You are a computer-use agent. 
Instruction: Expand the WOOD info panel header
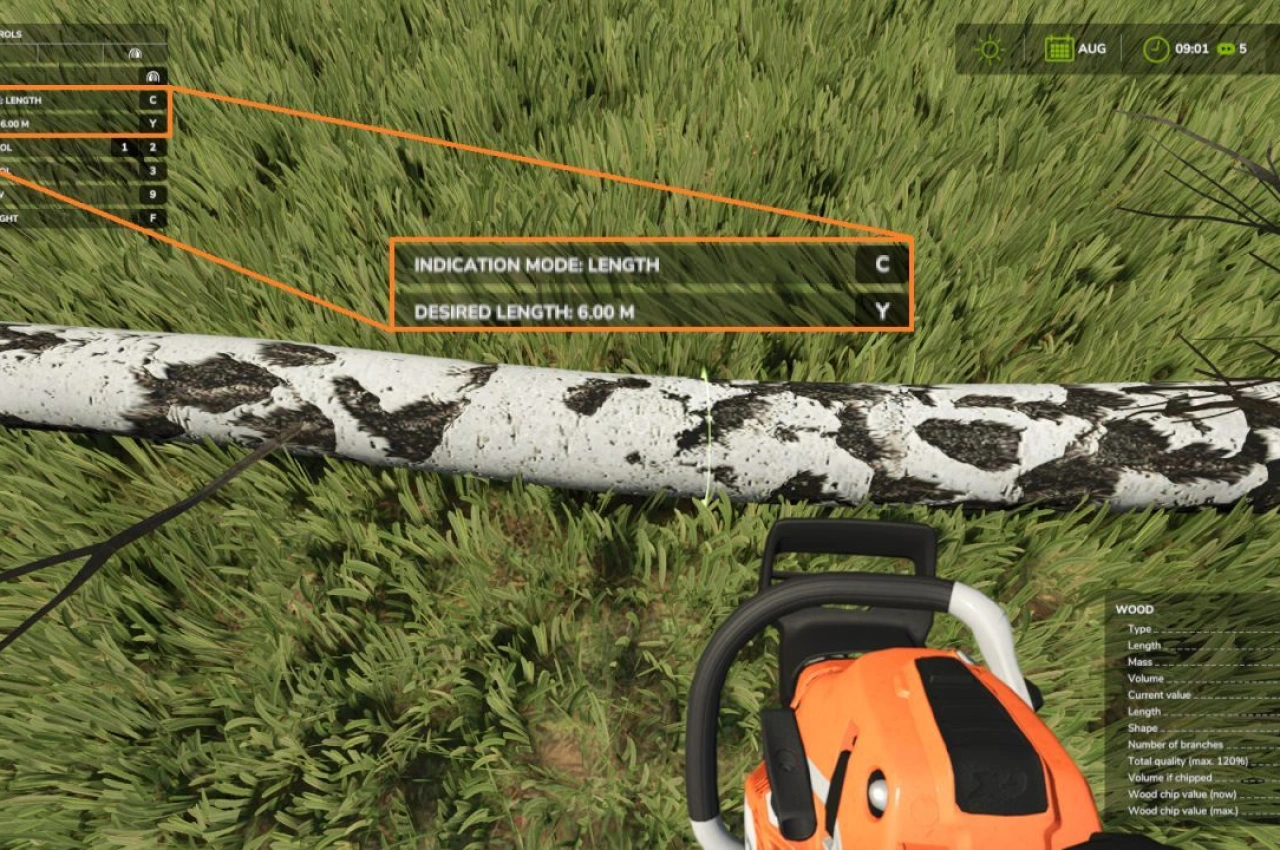(1135, 609)
